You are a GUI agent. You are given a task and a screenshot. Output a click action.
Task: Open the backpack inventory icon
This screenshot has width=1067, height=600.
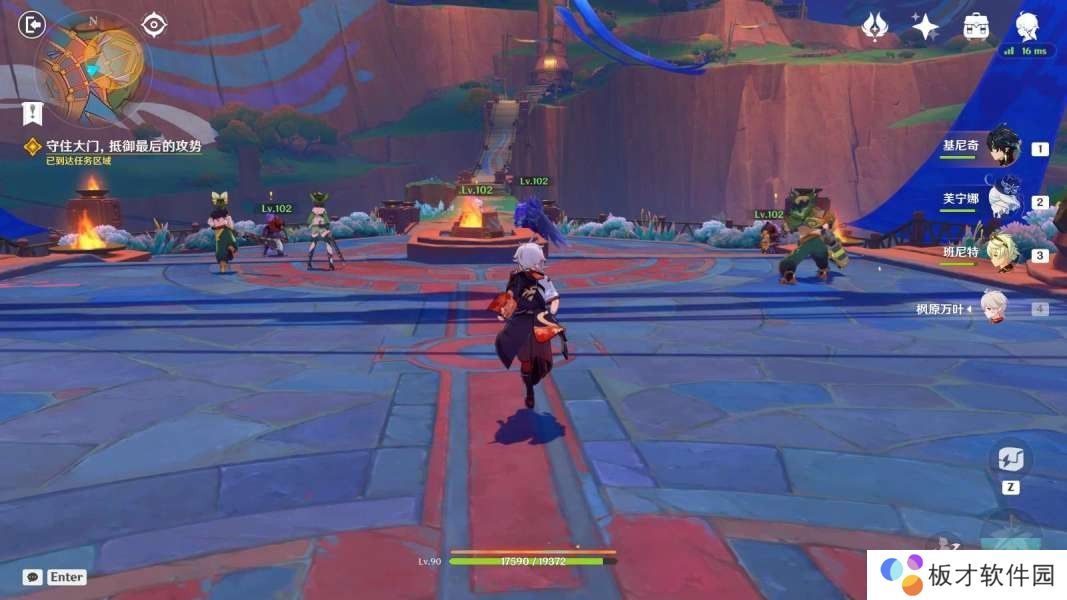(x=976, y=26)
